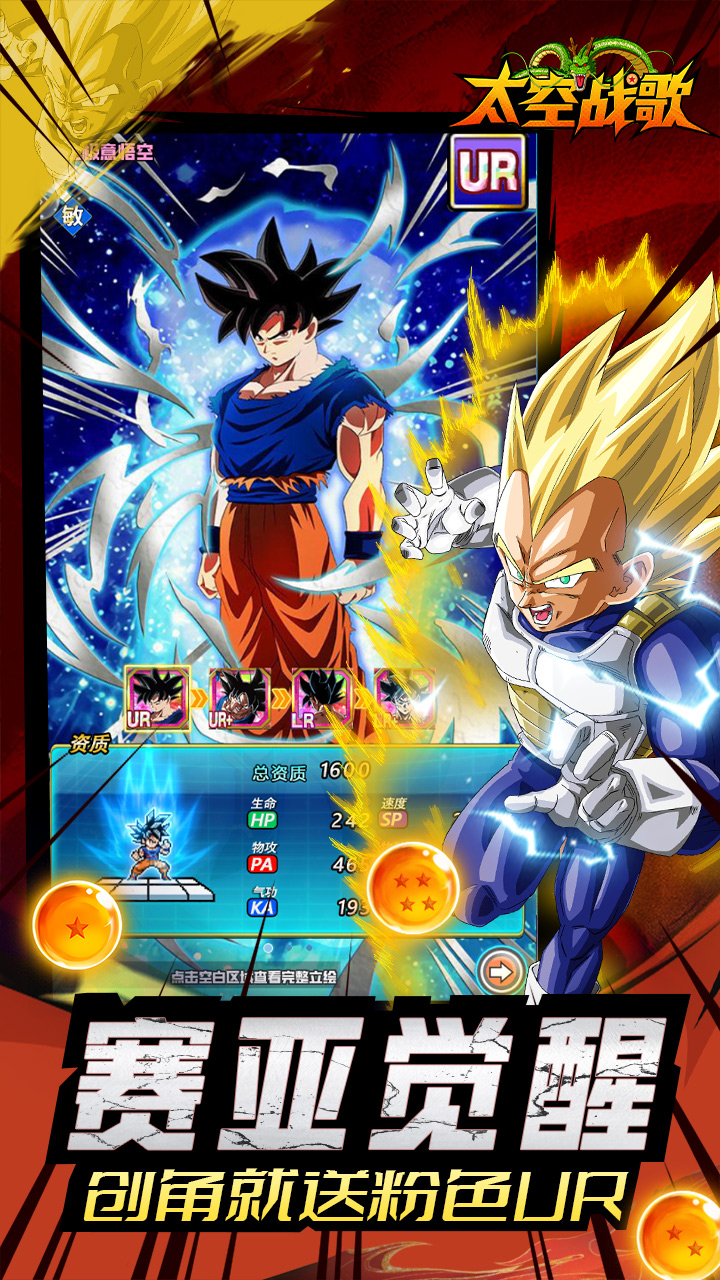Select the UR+ Goku evolution portrait
Viewport: 720px width, 1280px height.
point(239,699)
